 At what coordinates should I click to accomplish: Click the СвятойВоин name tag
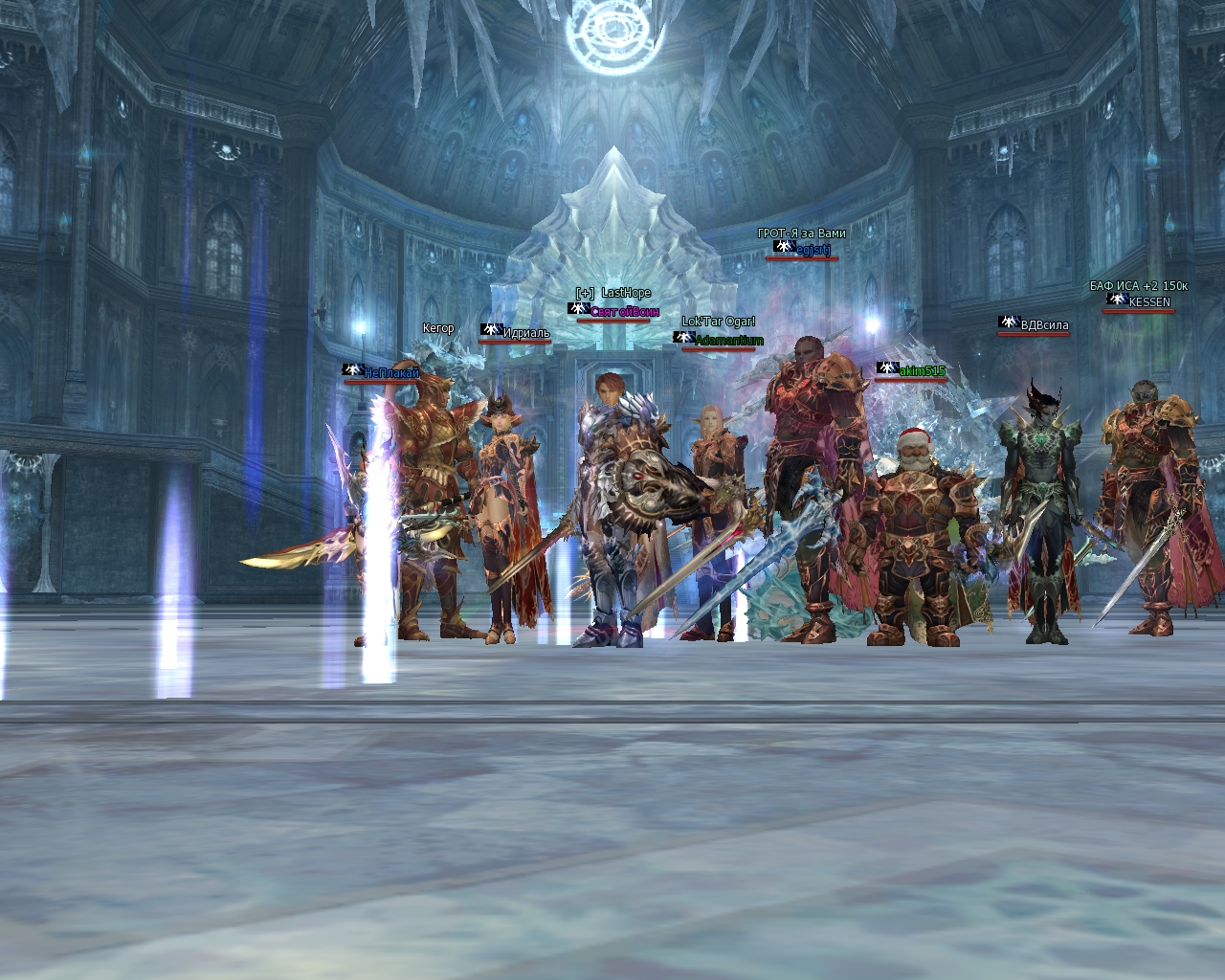click(624, 312)
